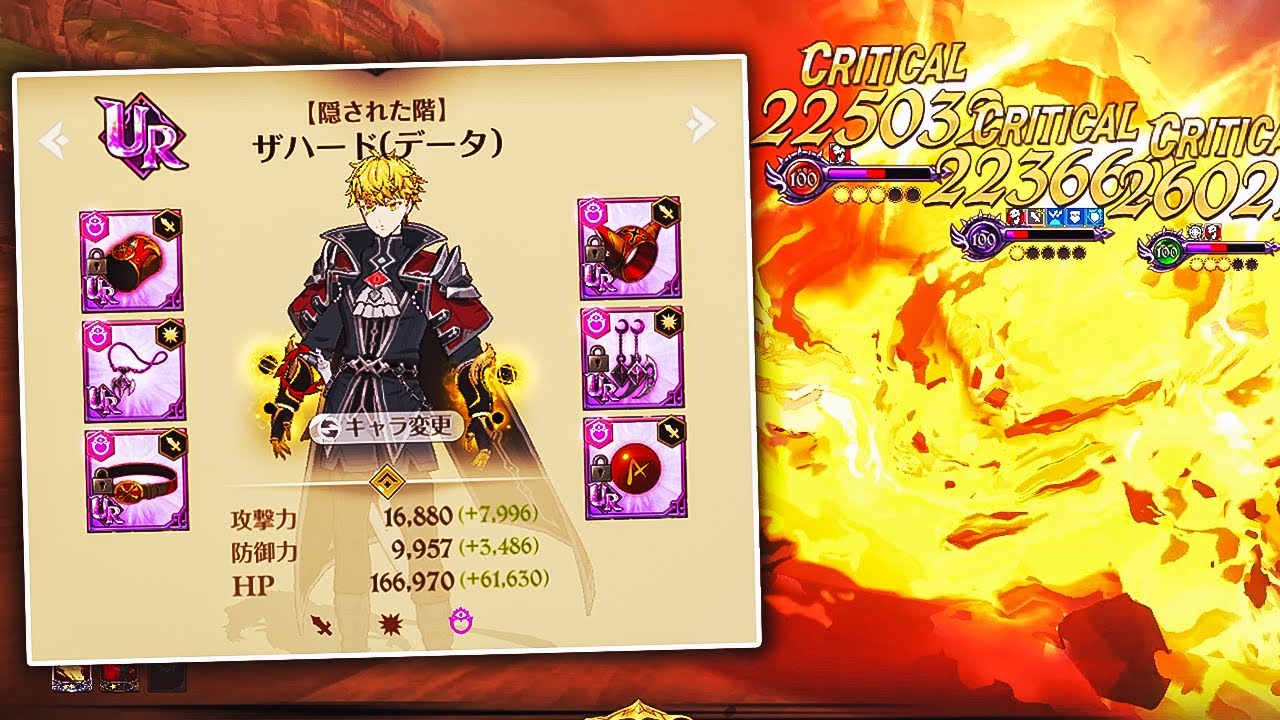Click the pink emblem on the red horn gear card

coord(592,210)
